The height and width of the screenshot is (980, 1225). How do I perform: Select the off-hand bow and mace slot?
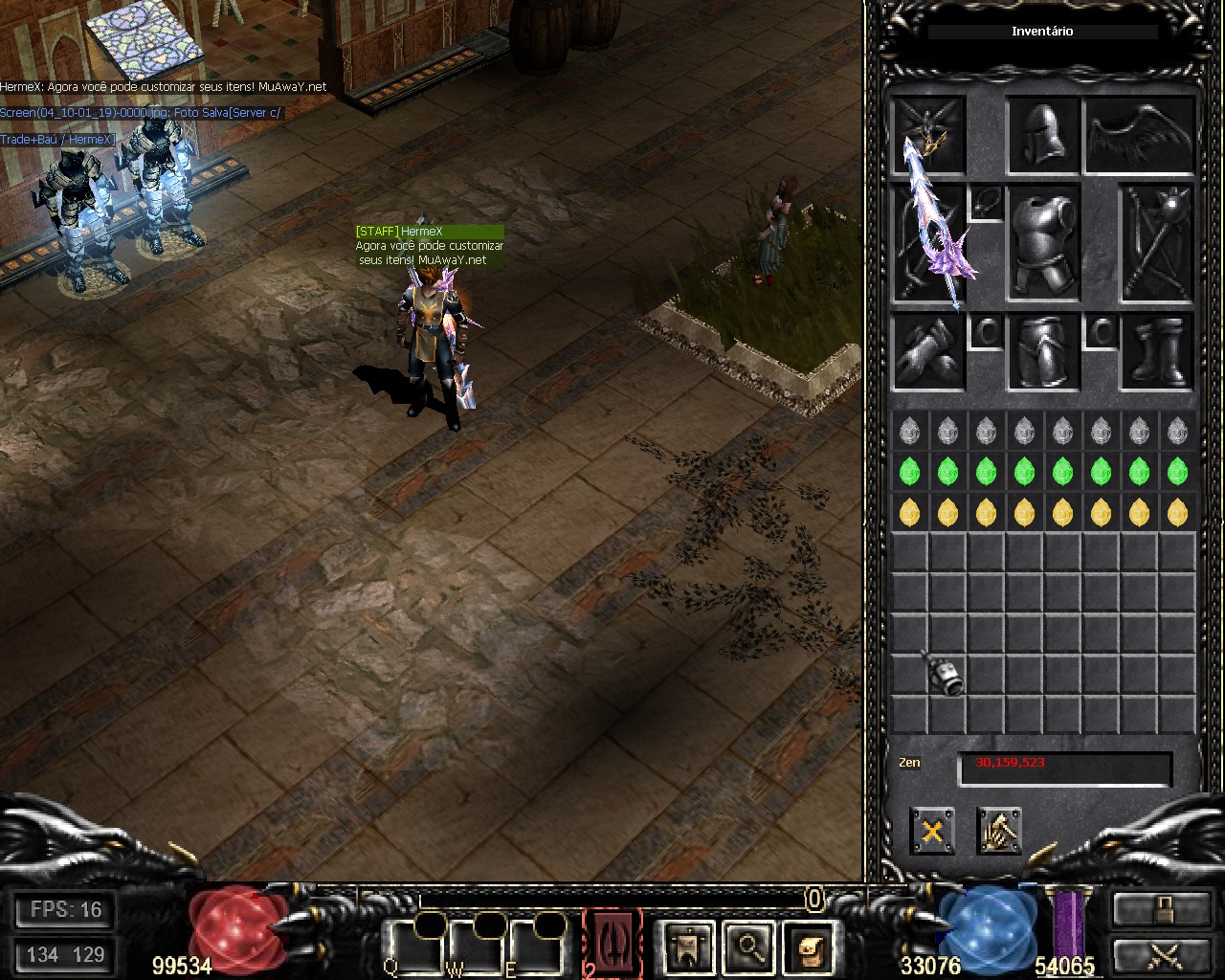point(1157,244)
